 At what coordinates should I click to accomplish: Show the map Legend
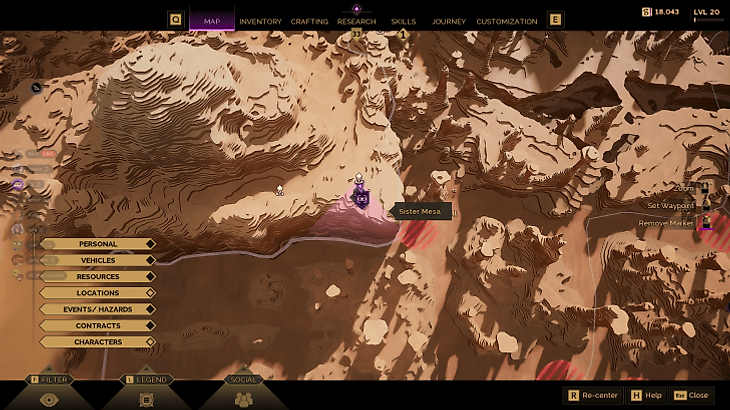click(x=146, y=398)
